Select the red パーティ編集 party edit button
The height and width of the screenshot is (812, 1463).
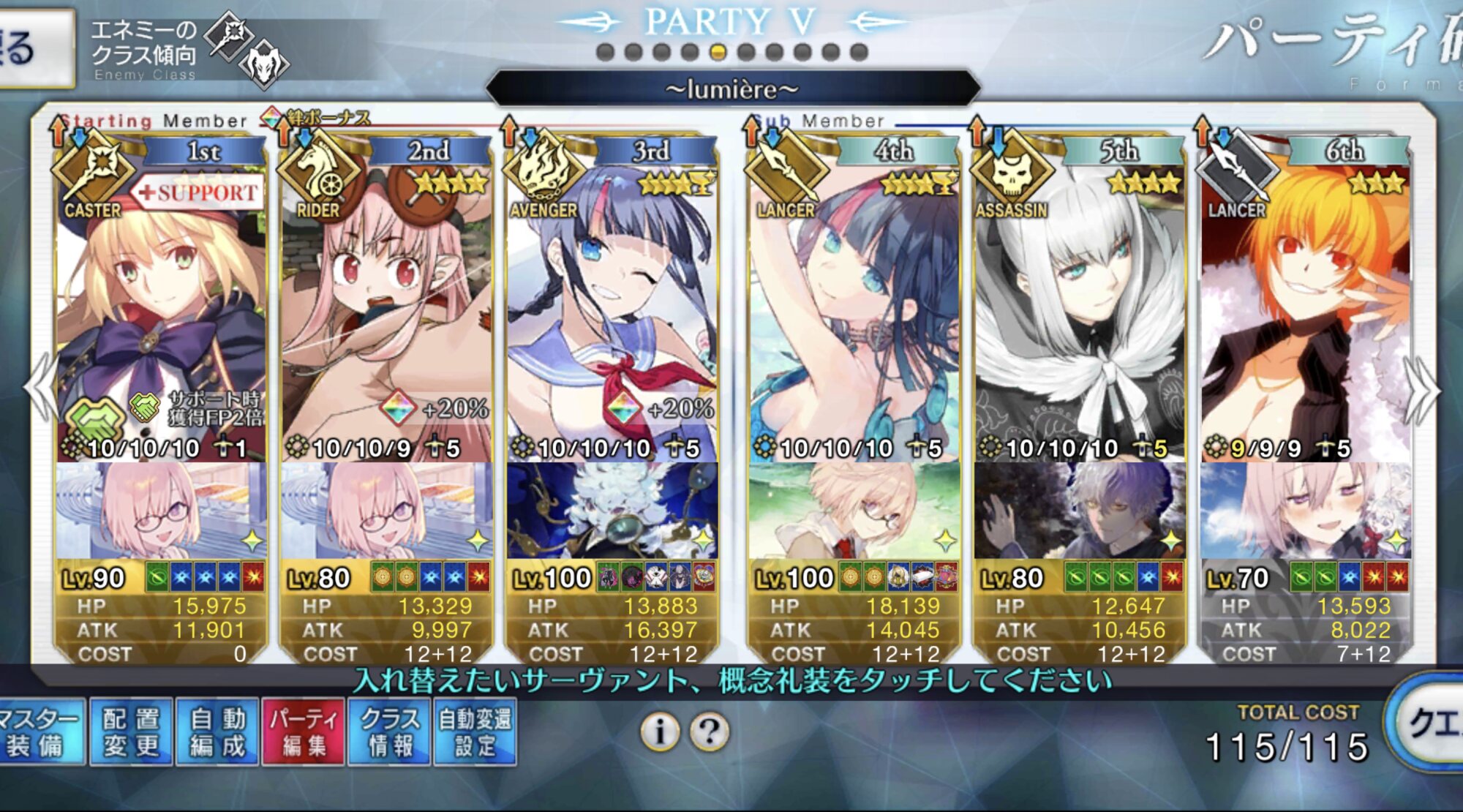[304, 732]
